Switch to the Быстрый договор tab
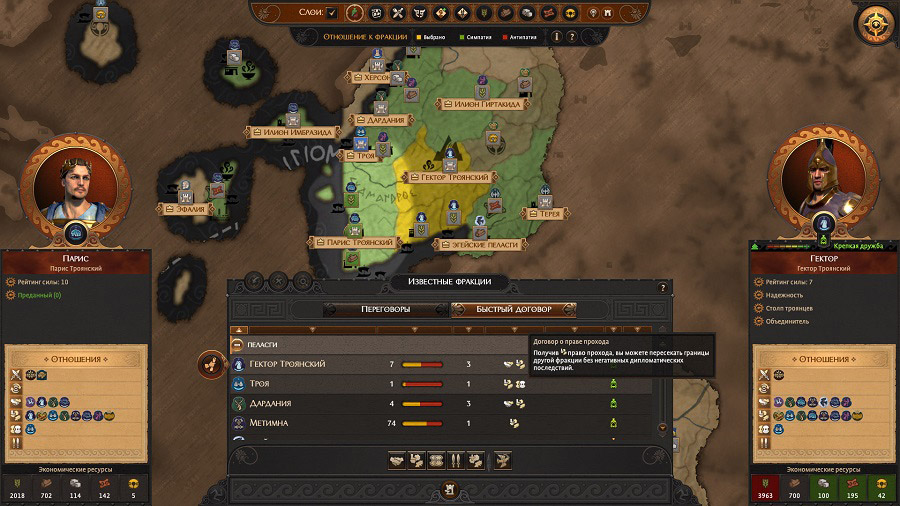 point(514,310)
